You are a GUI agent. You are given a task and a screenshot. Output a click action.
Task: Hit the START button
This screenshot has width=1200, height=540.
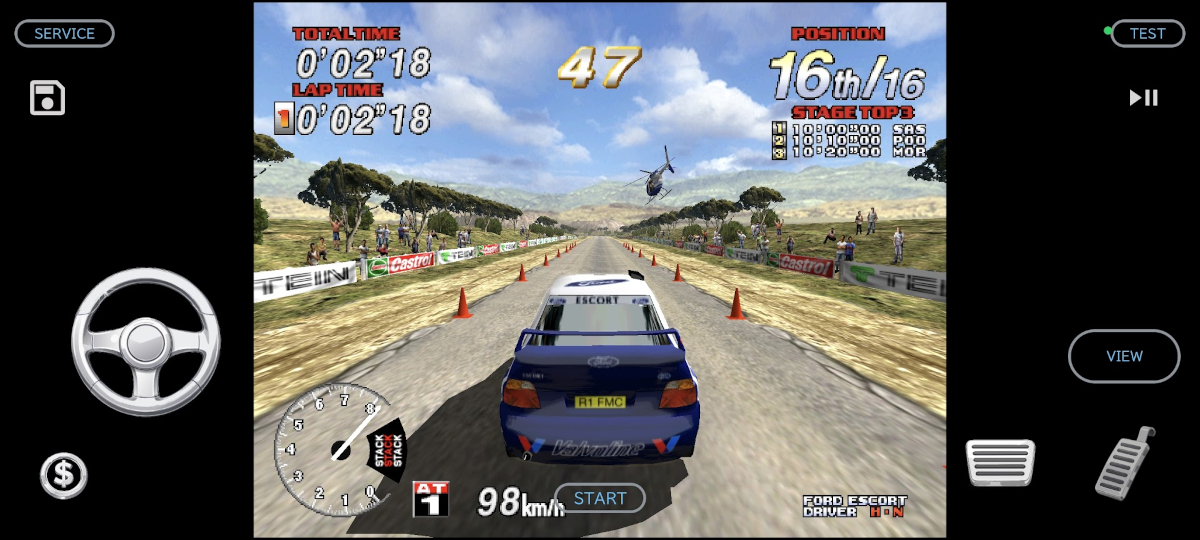click(x=600, y=498)
